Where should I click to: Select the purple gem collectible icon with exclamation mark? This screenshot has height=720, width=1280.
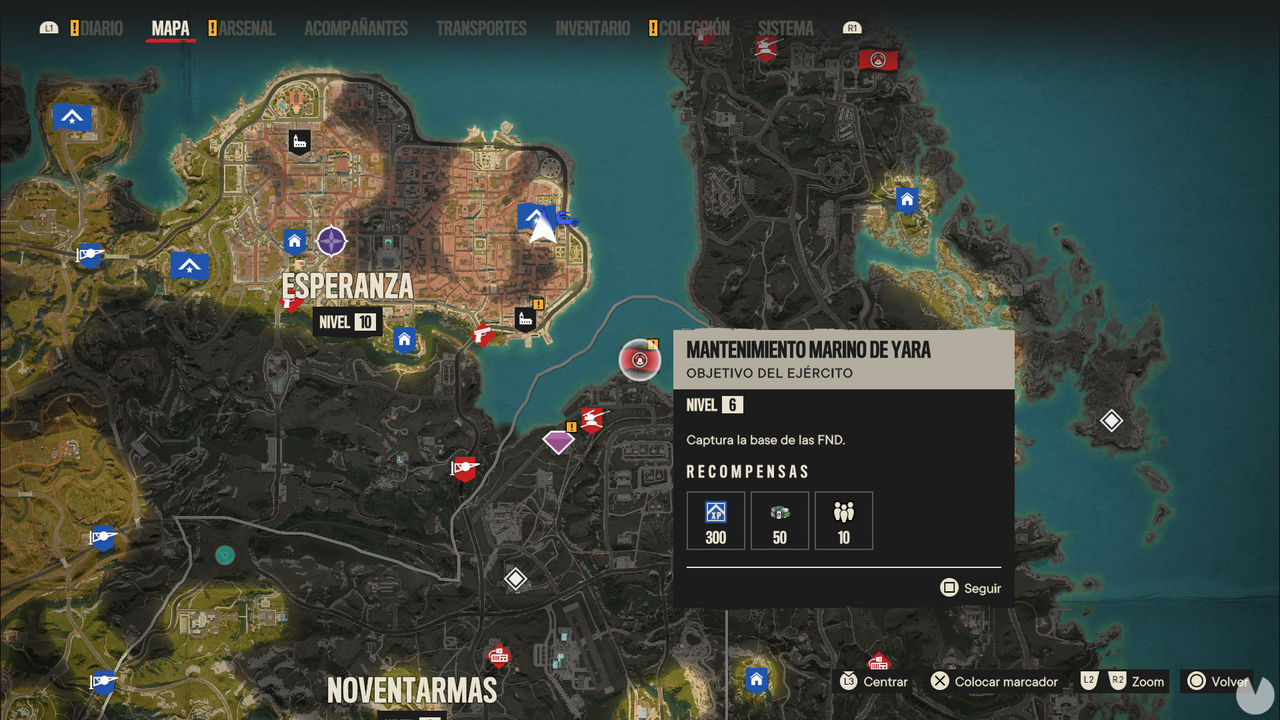click(x=558, y=440)
